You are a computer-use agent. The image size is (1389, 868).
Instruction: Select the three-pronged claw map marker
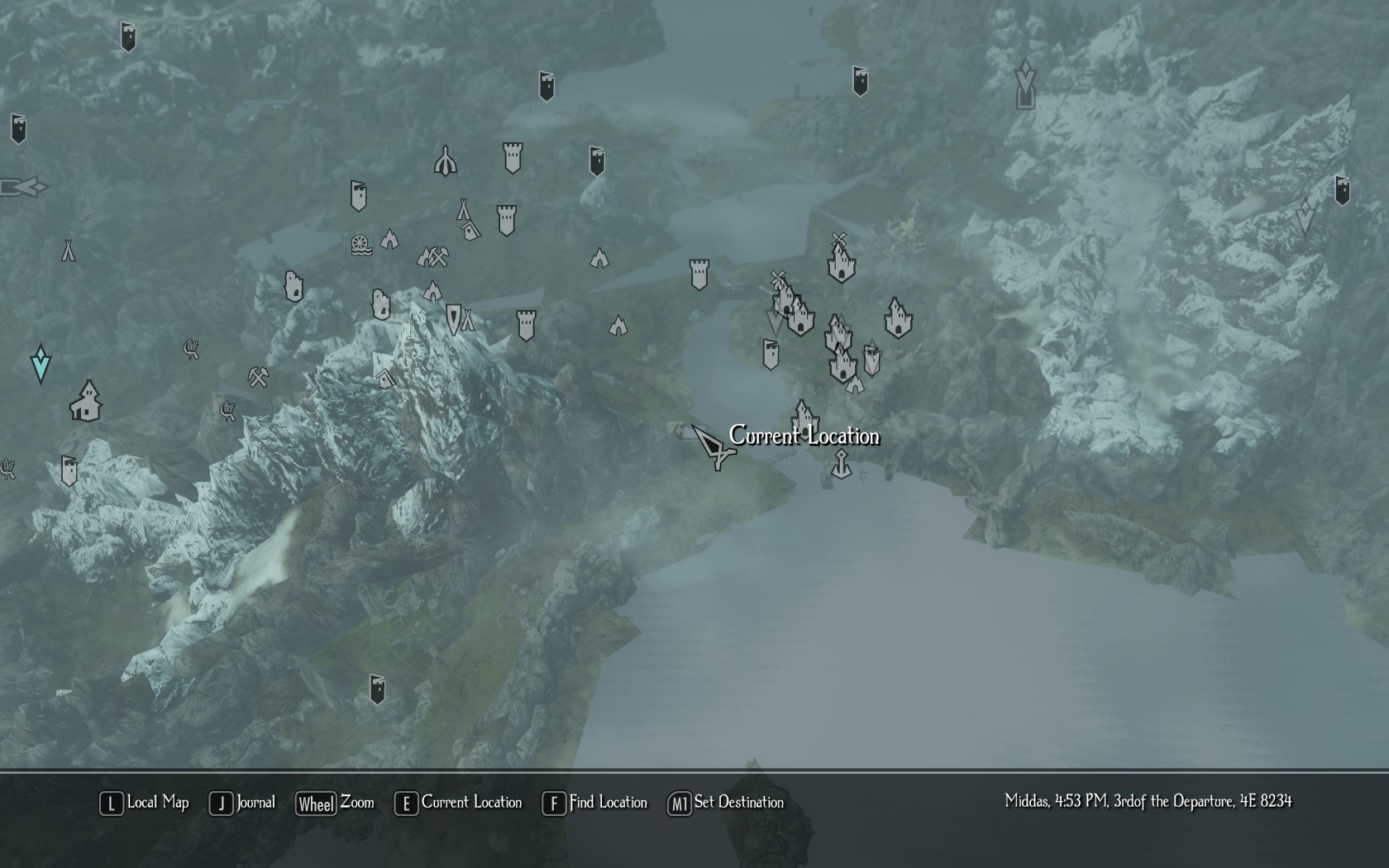(x=446, y=161)
